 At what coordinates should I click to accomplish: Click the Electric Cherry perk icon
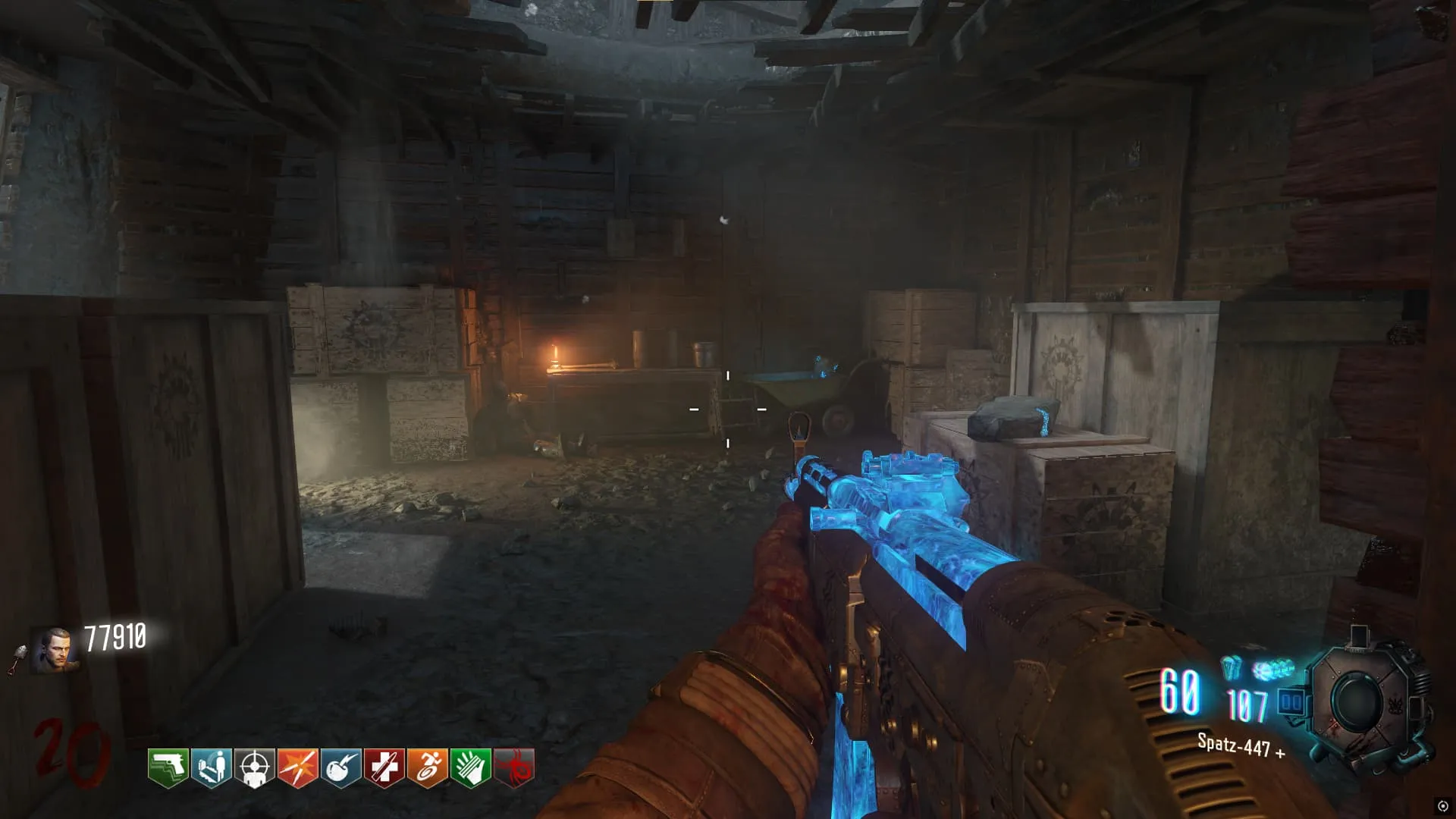click(x=340, y=767)
